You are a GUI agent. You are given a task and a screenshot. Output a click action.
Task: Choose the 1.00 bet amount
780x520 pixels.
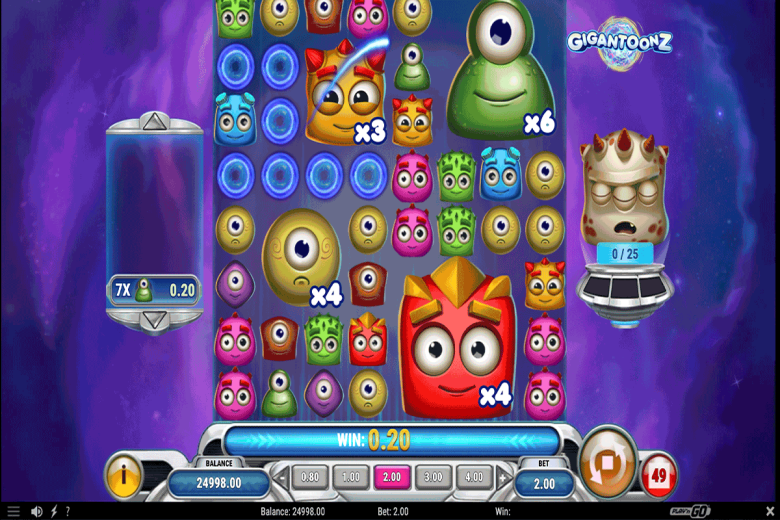[x=351, y=477]
